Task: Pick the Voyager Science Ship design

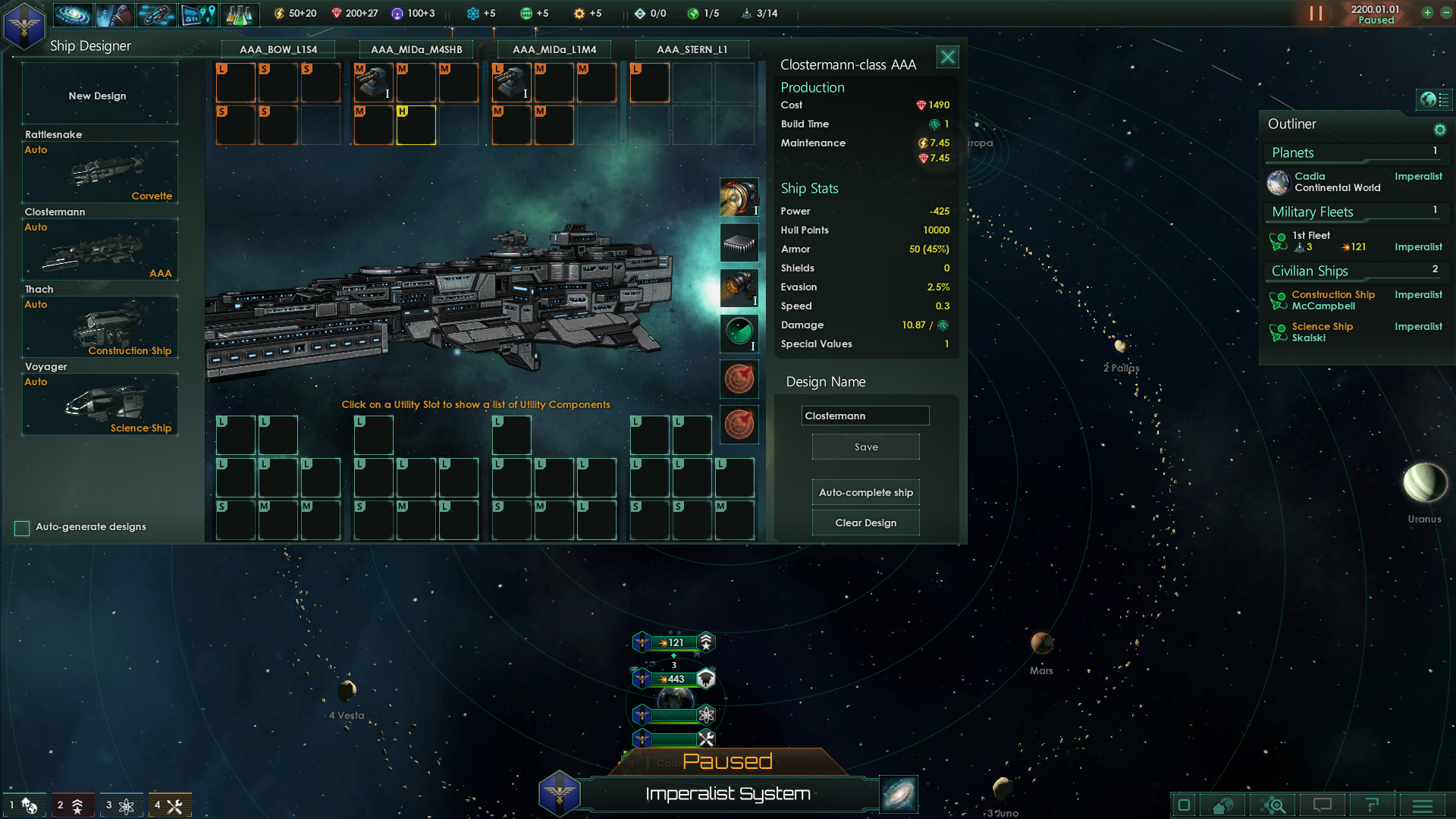Action: 100,404
